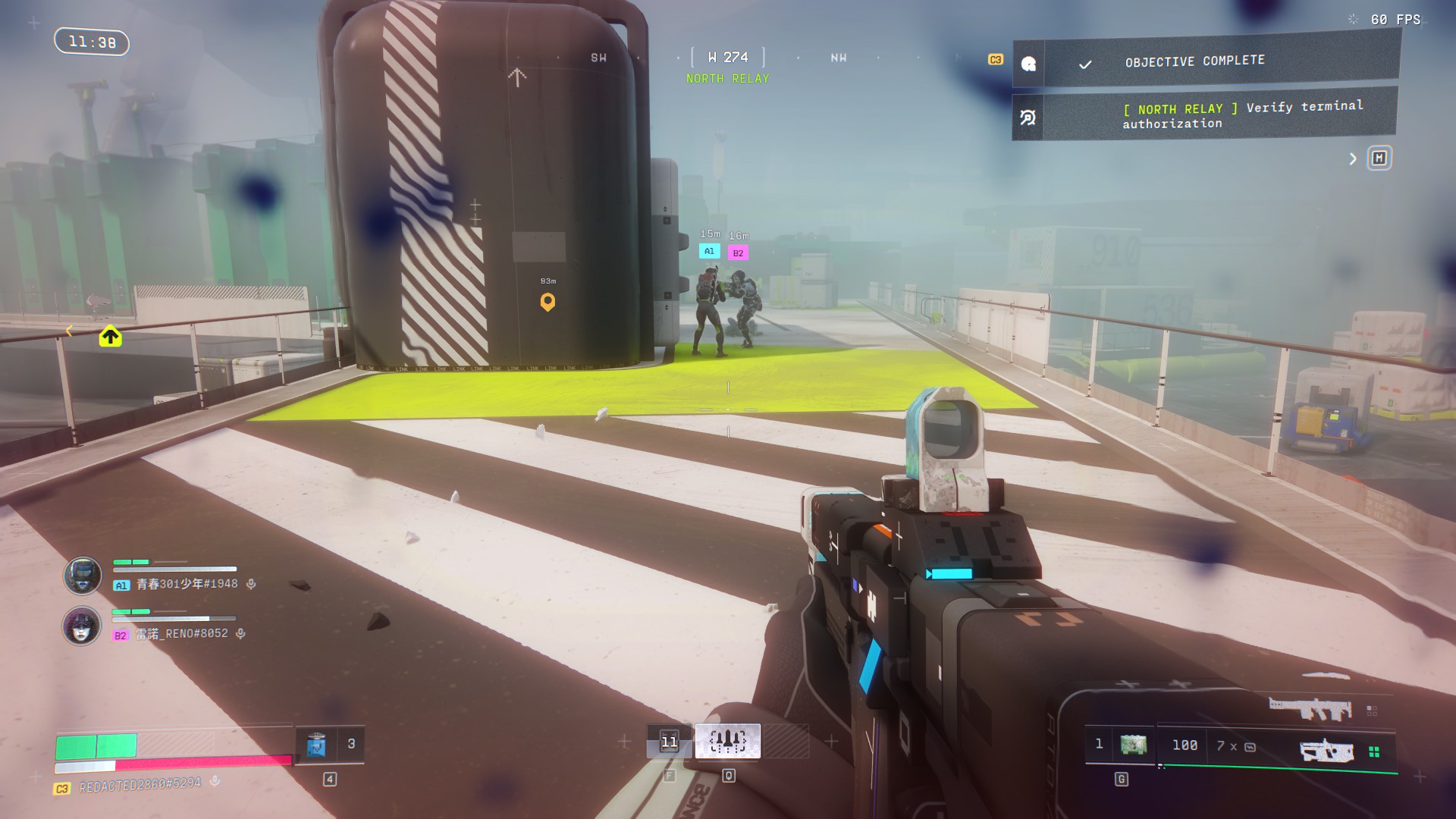Screen dimensions: 1456x819
Task: Toggle 雷諾_RENO#8052's voice chat microphone
Action: (240, 633)
